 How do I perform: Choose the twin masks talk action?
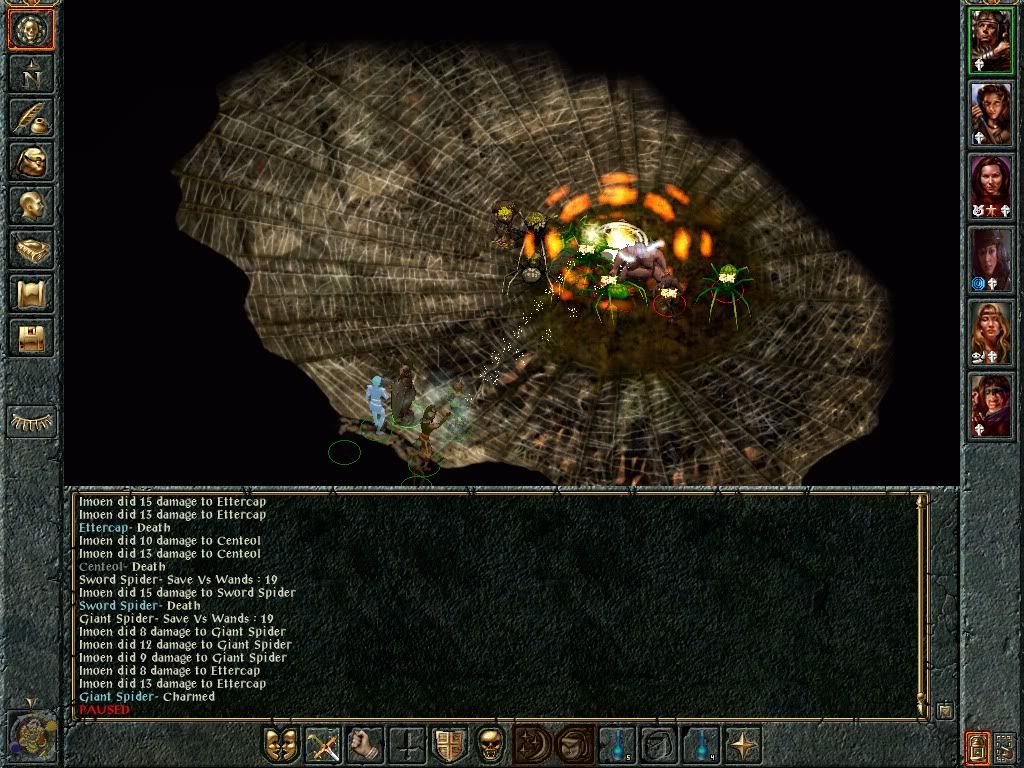click(281, 745)
